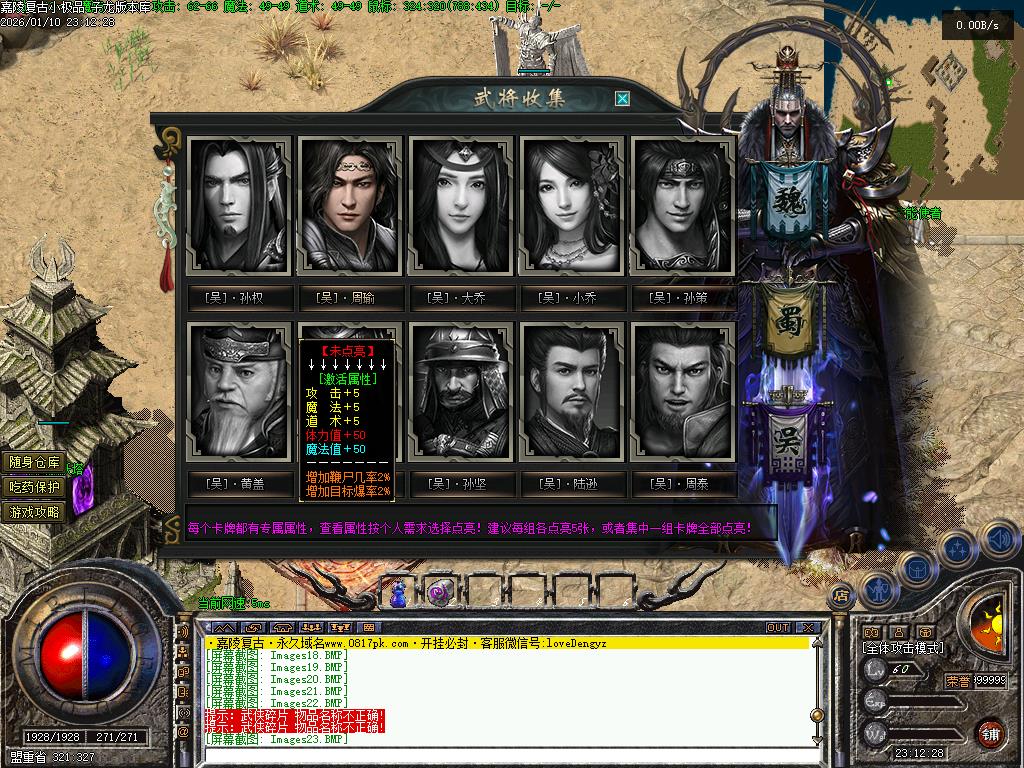Select the 孙策 general card

(683, 206)
